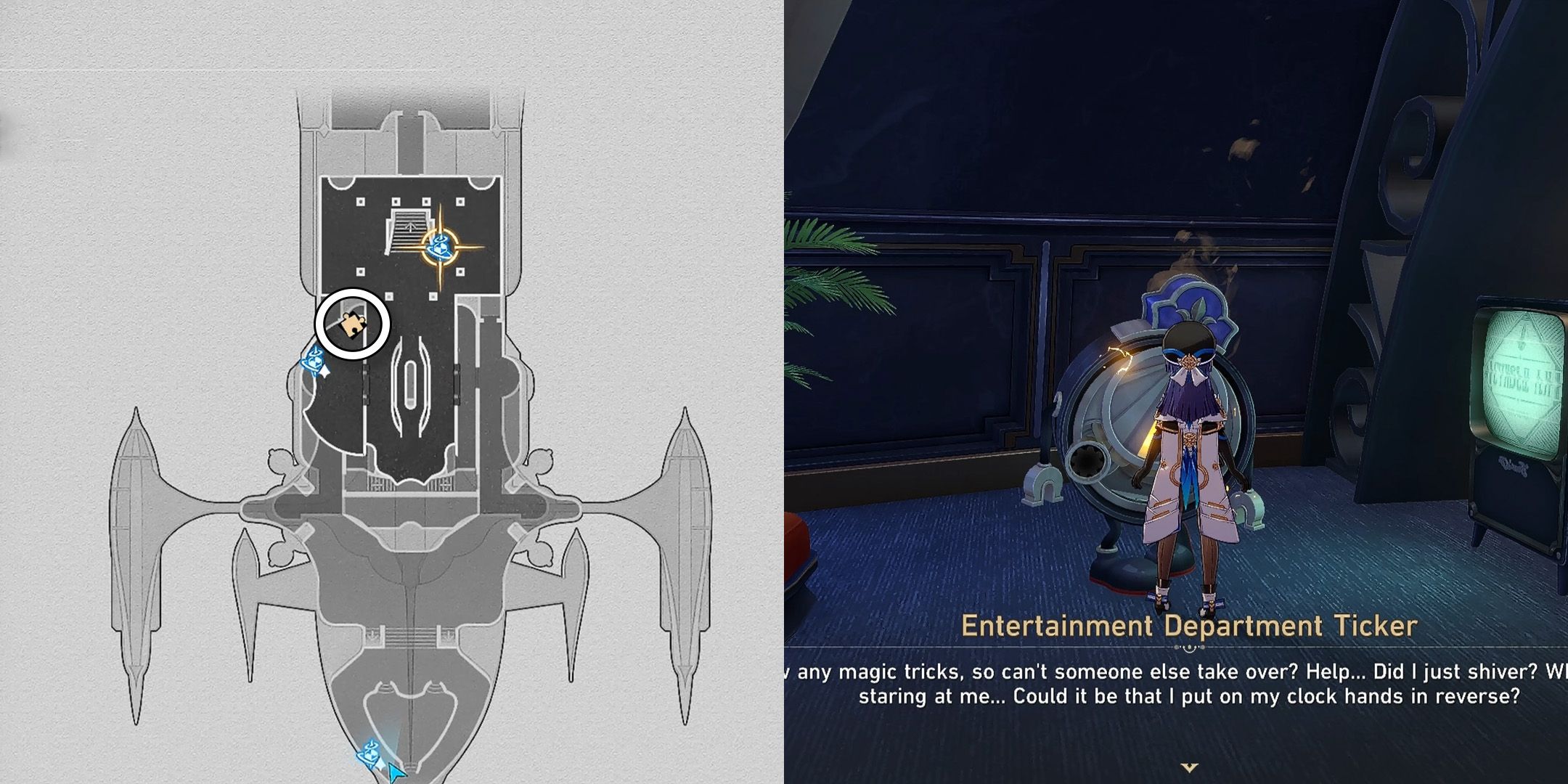Click the Space Anchor inside the gold waypoint crosshair
Screen dimensions: 1568x784
tap(440, 245)
